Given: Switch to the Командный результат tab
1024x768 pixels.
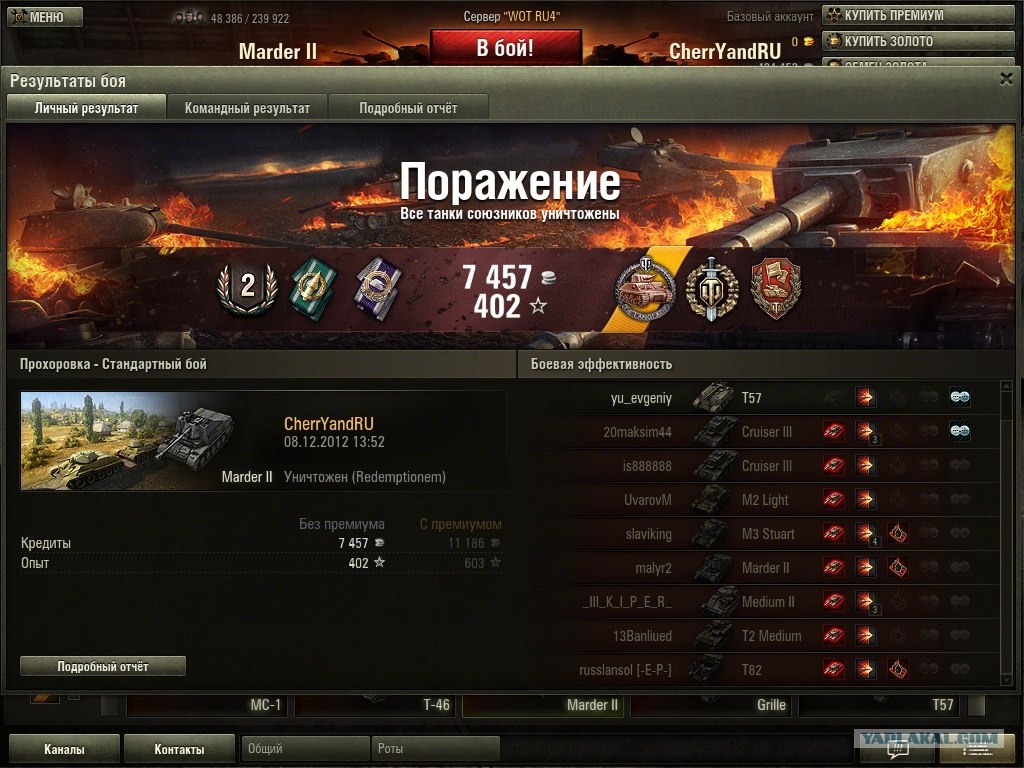Looking at the screenshot, I should (x=247, y=108).
